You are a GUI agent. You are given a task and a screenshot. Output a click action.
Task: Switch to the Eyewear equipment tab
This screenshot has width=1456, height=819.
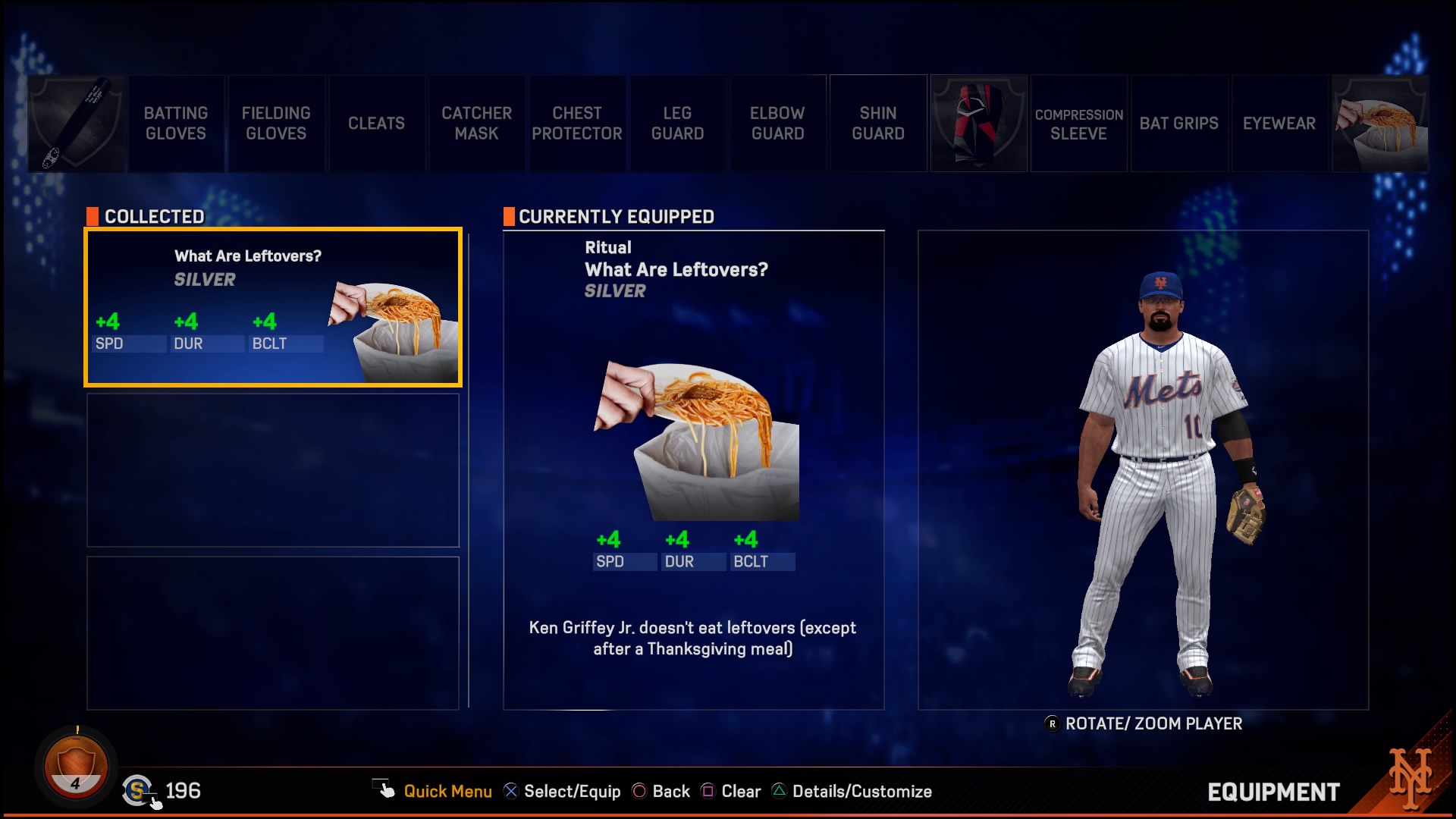[1279, 123]
